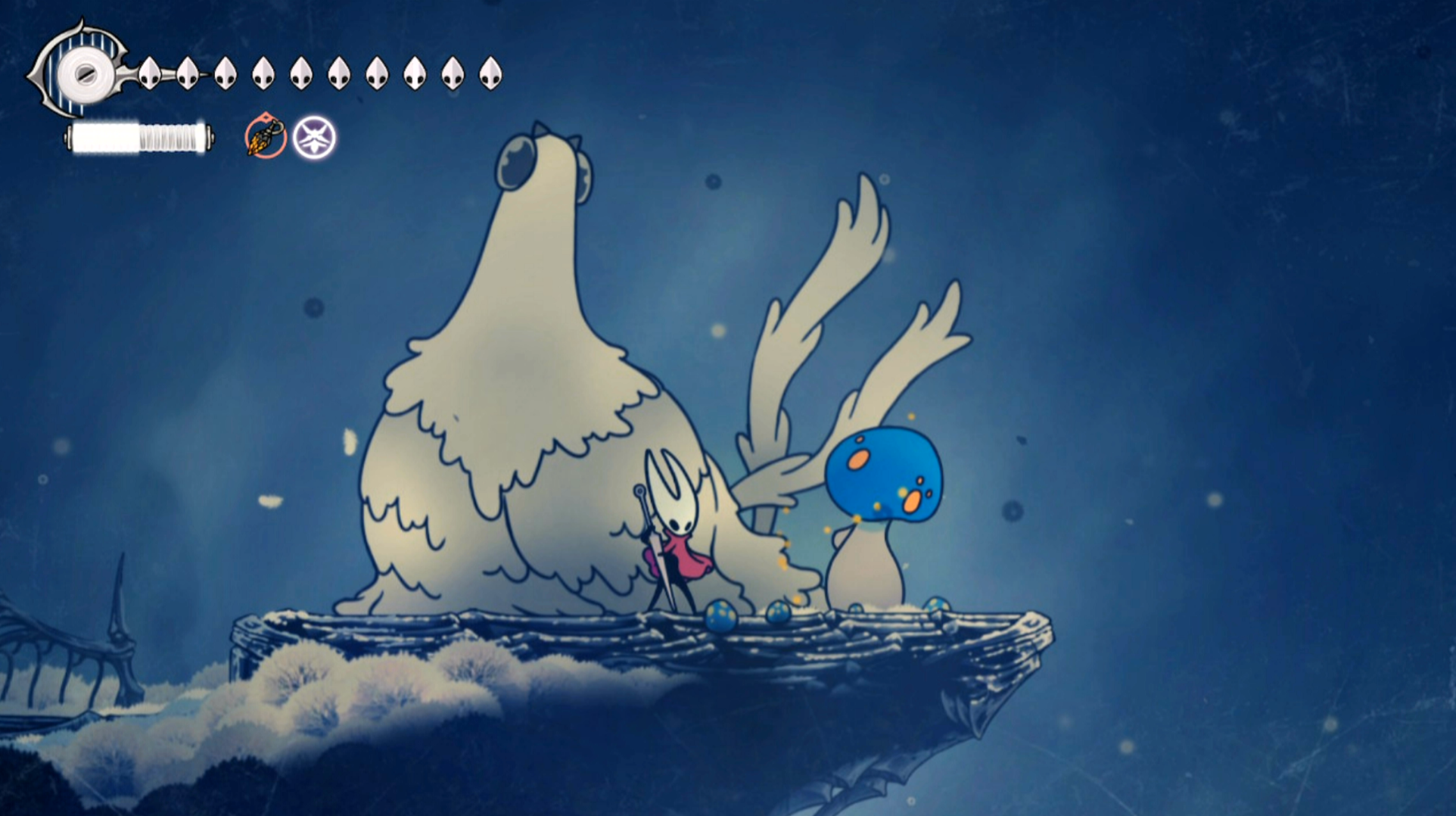This screenshot has width=1456, height=816.
Task: Click the silk spool crest emblem
Action: tap(82, 73)
